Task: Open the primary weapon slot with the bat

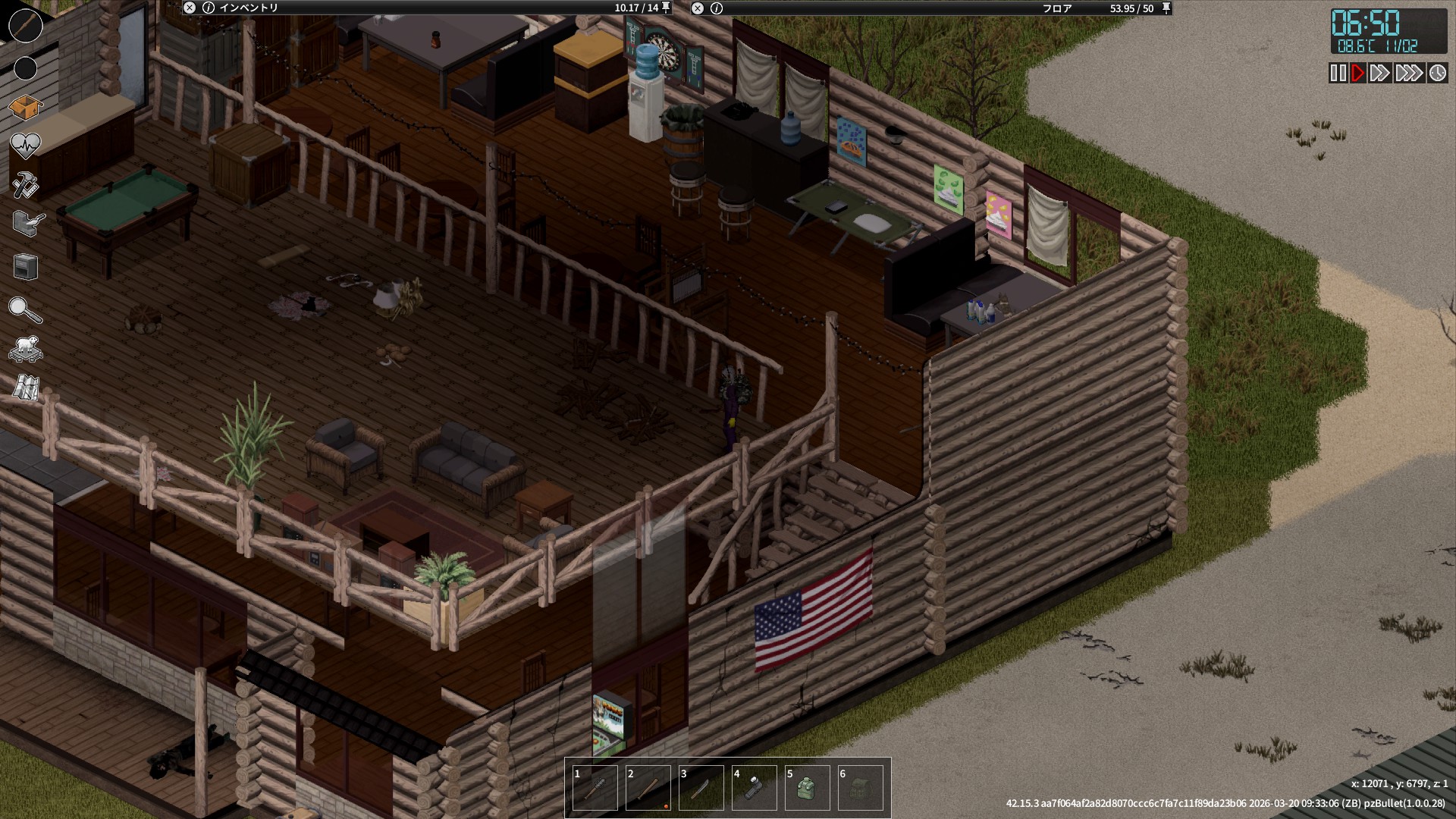Action: tap(25, 26)
